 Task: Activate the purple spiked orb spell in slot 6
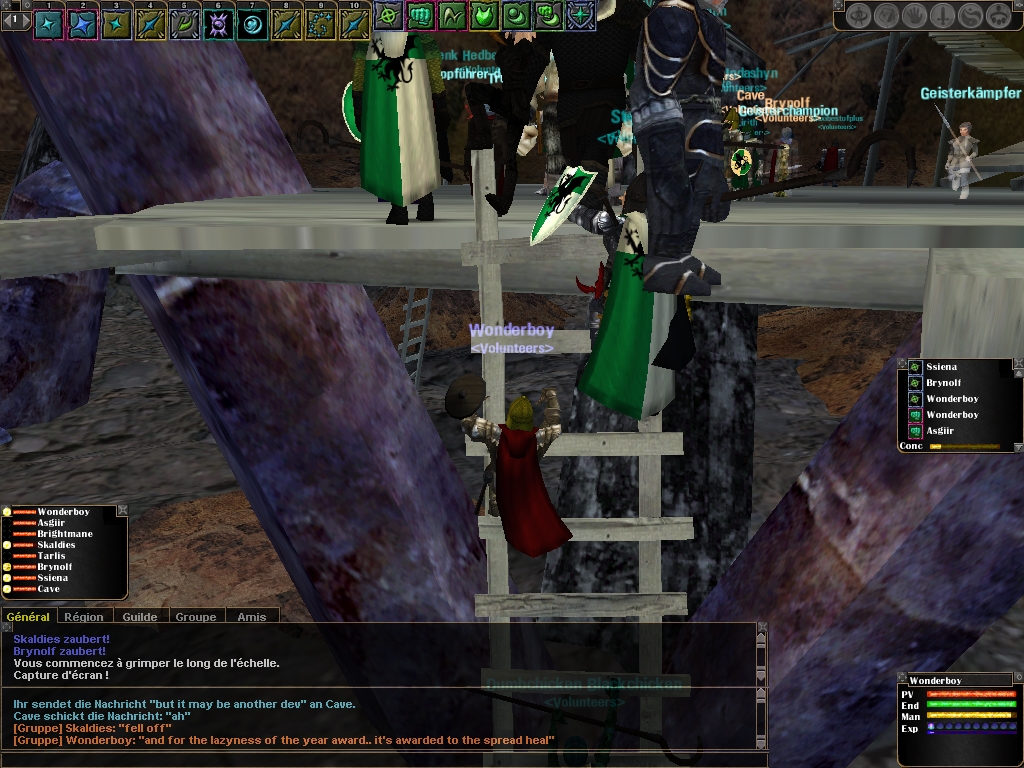click(219, 24)
